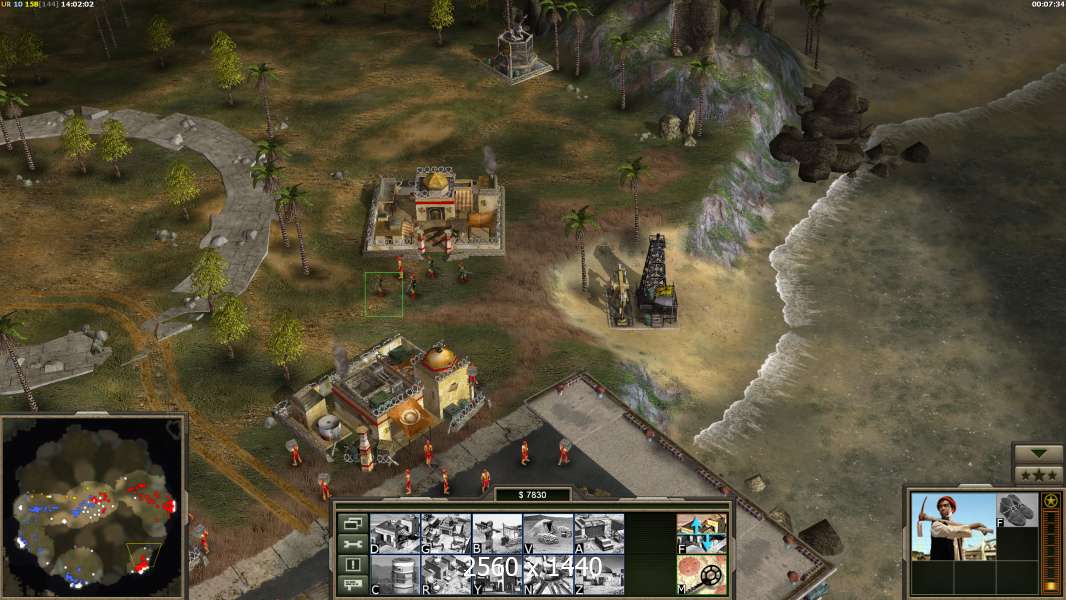The width and height of the screenshot is (1066, 600).
Task: Select the build option labeled D
Action: pyautogui.click(x=394, y=533)
